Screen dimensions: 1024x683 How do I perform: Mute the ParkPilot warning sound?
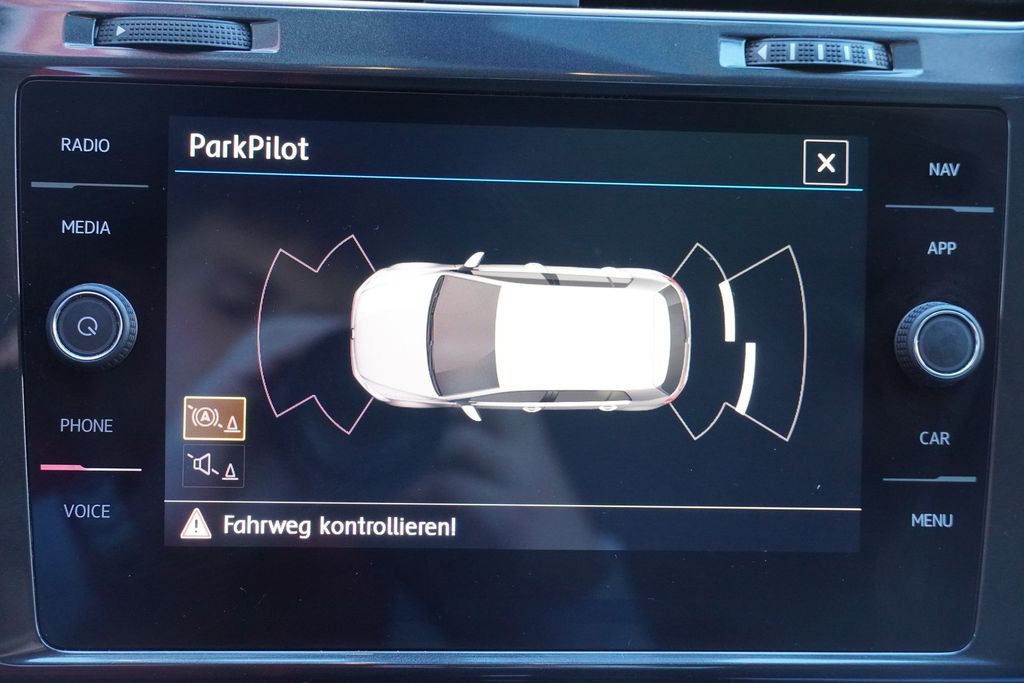click(x=214, y=466)
